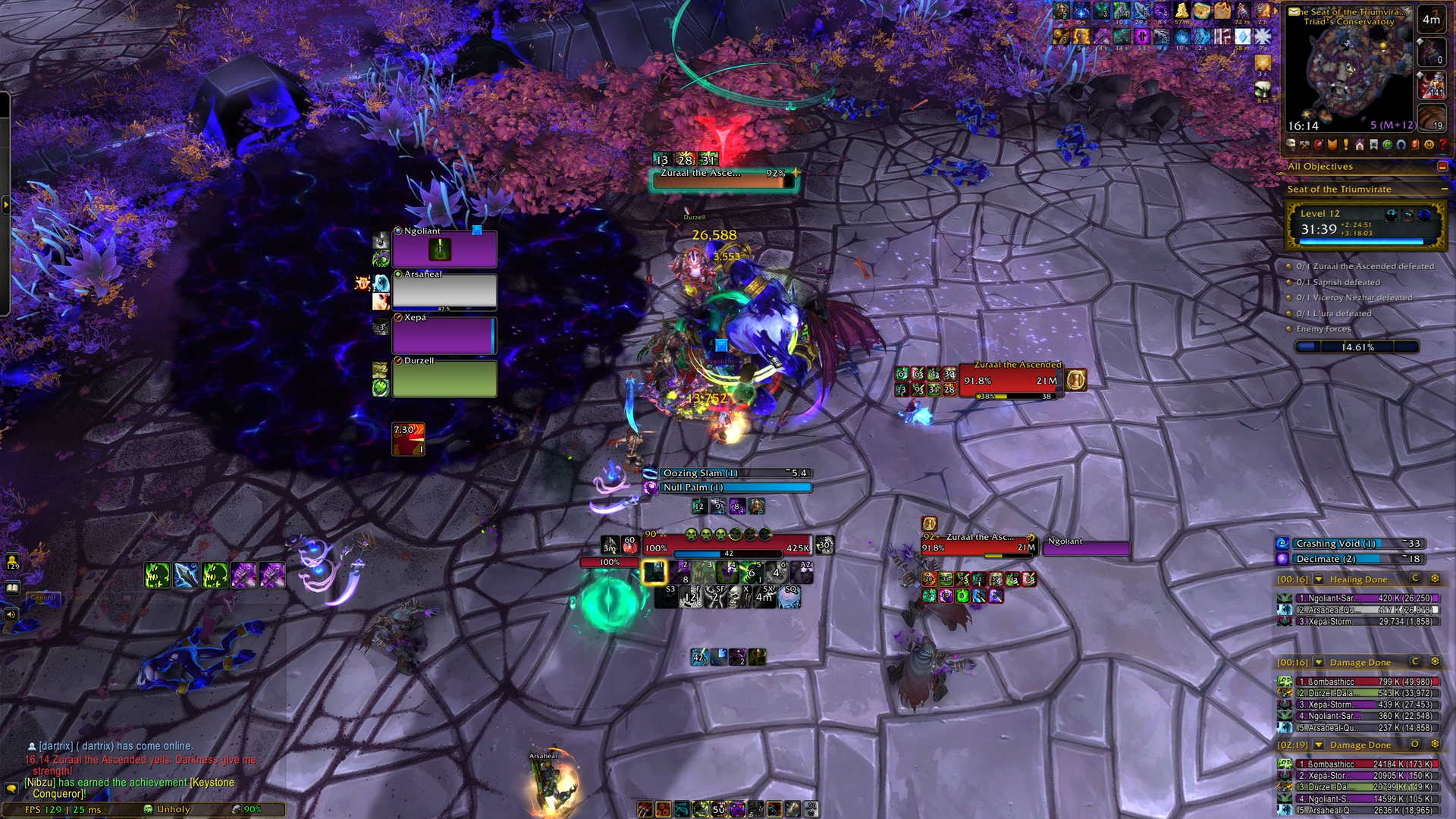The image size is (1456, 819).
Task: Click the O button on overall Damage Done
Action: 1415,745
